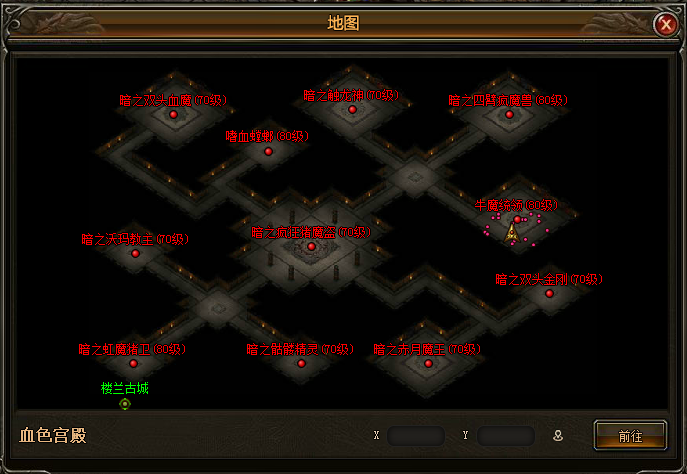Select the 暗之触龙神 boss marker

pos(352,109)
